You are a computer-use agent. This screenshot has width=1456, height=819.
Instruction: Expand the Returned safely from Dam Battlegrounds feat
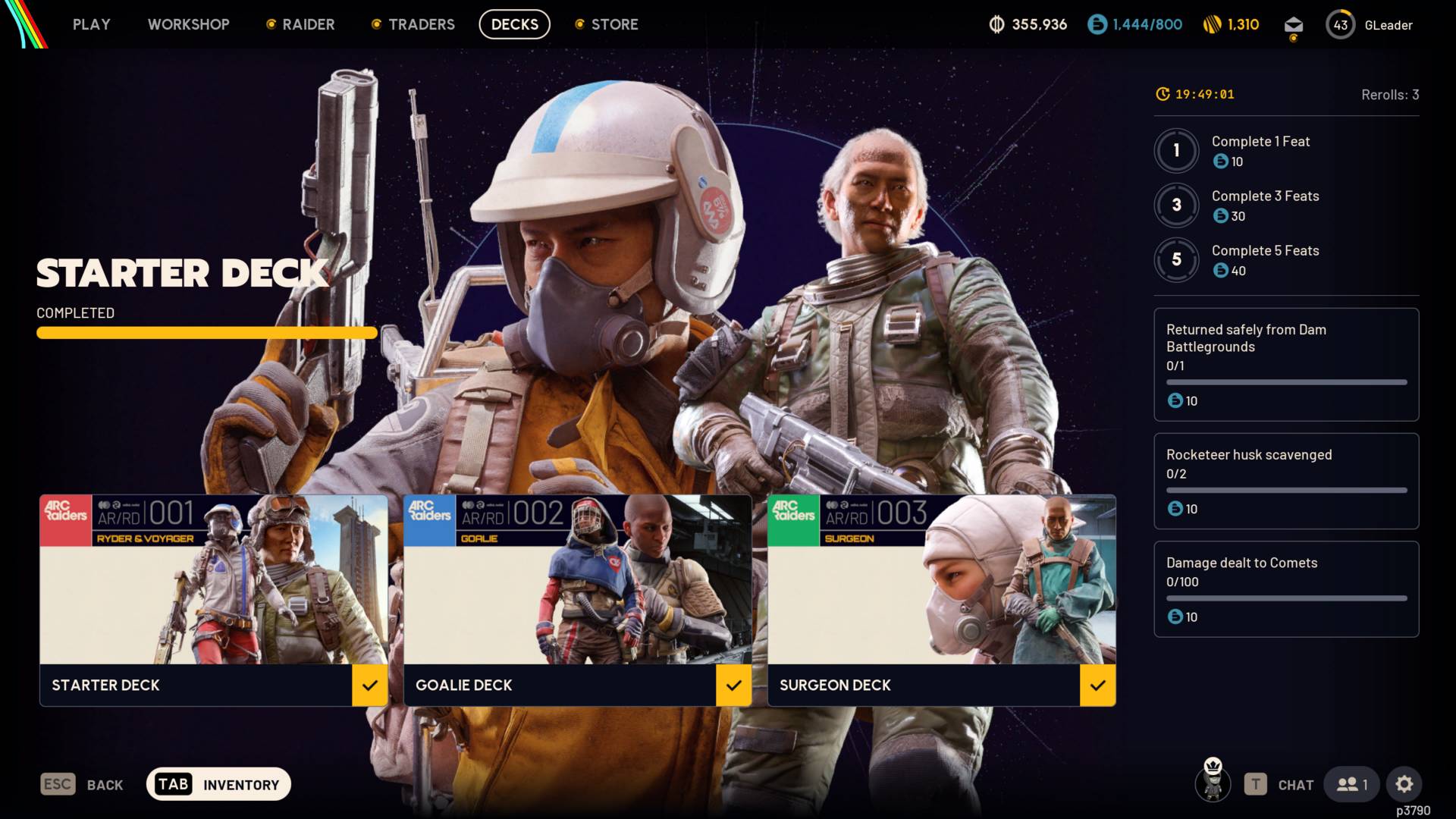click(x=1286, y=364)
